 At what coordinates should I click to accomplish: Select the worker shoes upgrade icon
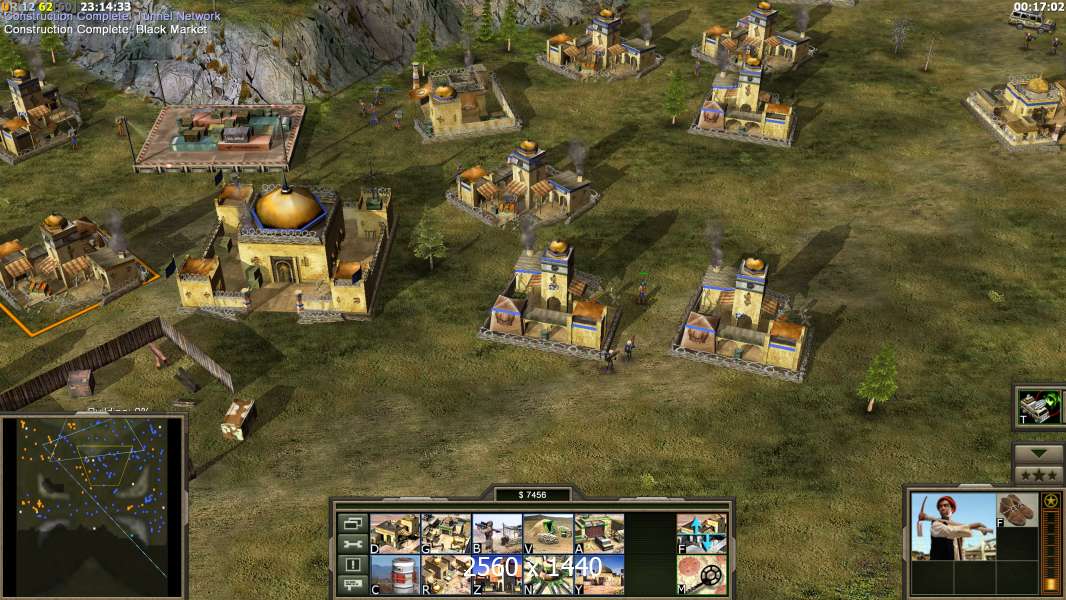[1018, 510]
